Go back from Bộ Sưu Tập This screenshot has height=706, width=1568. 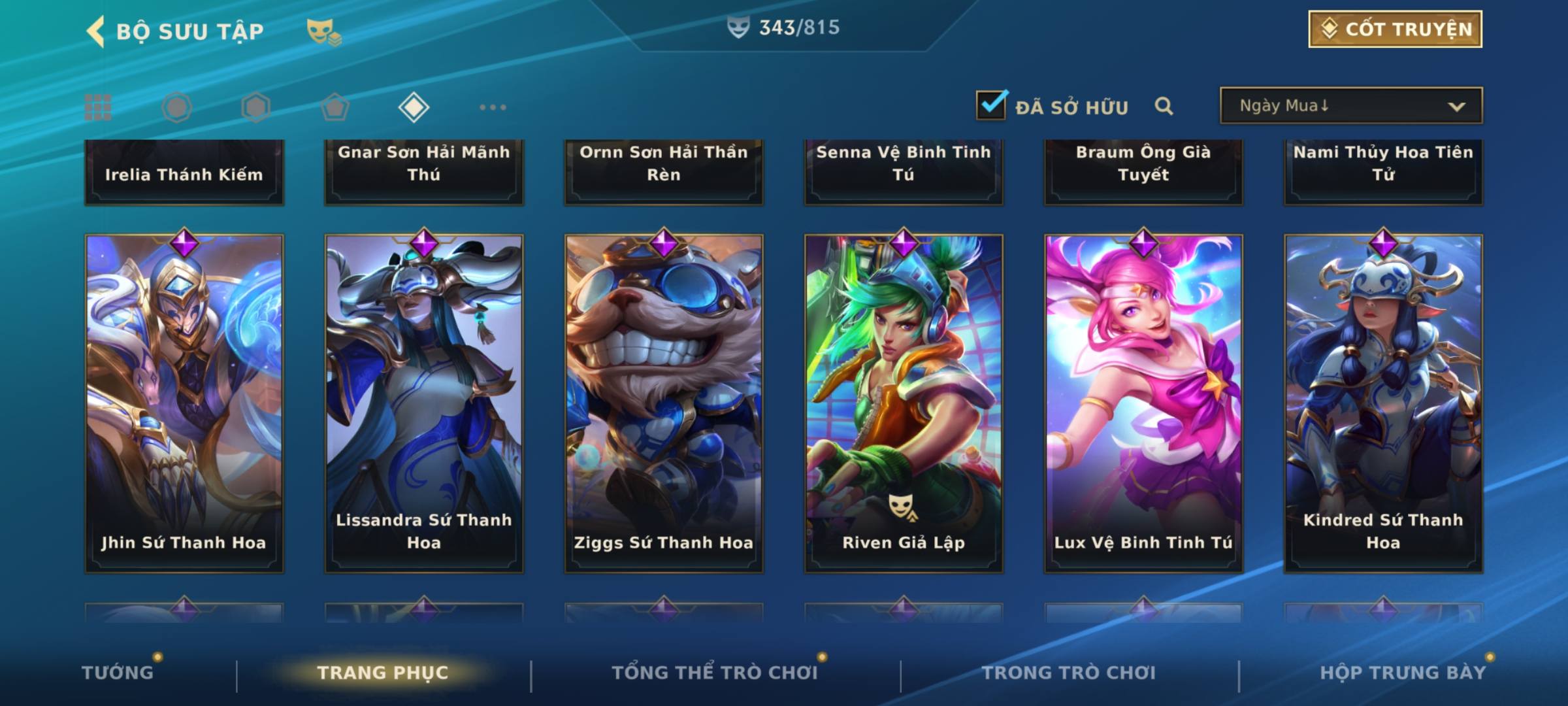pyautogui.click(x=96, y=31)
